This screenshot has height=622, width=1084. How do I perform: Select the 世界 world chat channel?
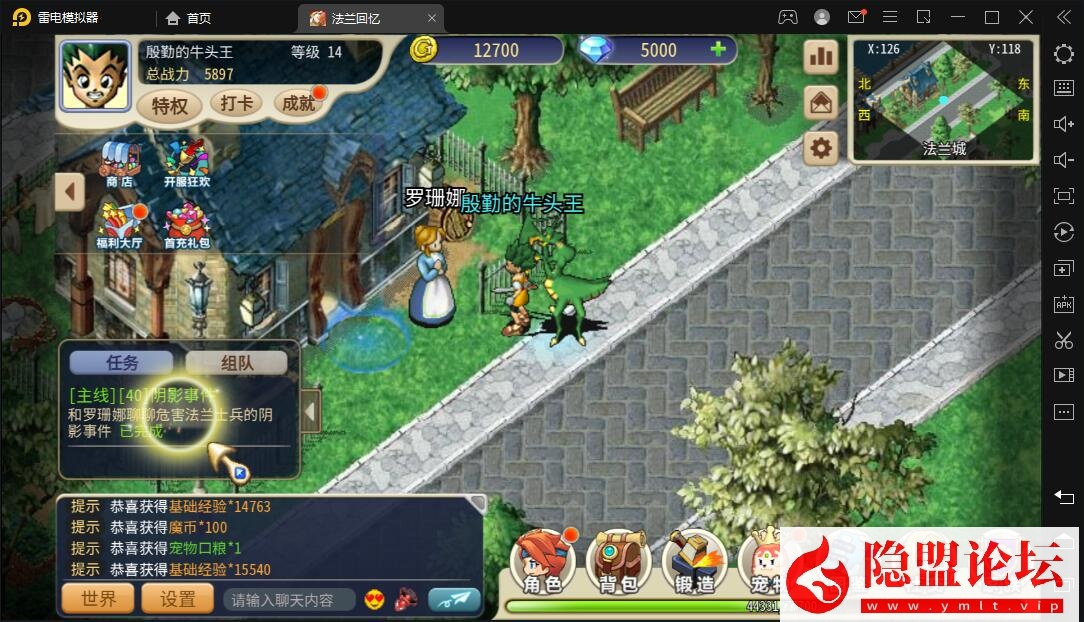[x=98, y=599]
